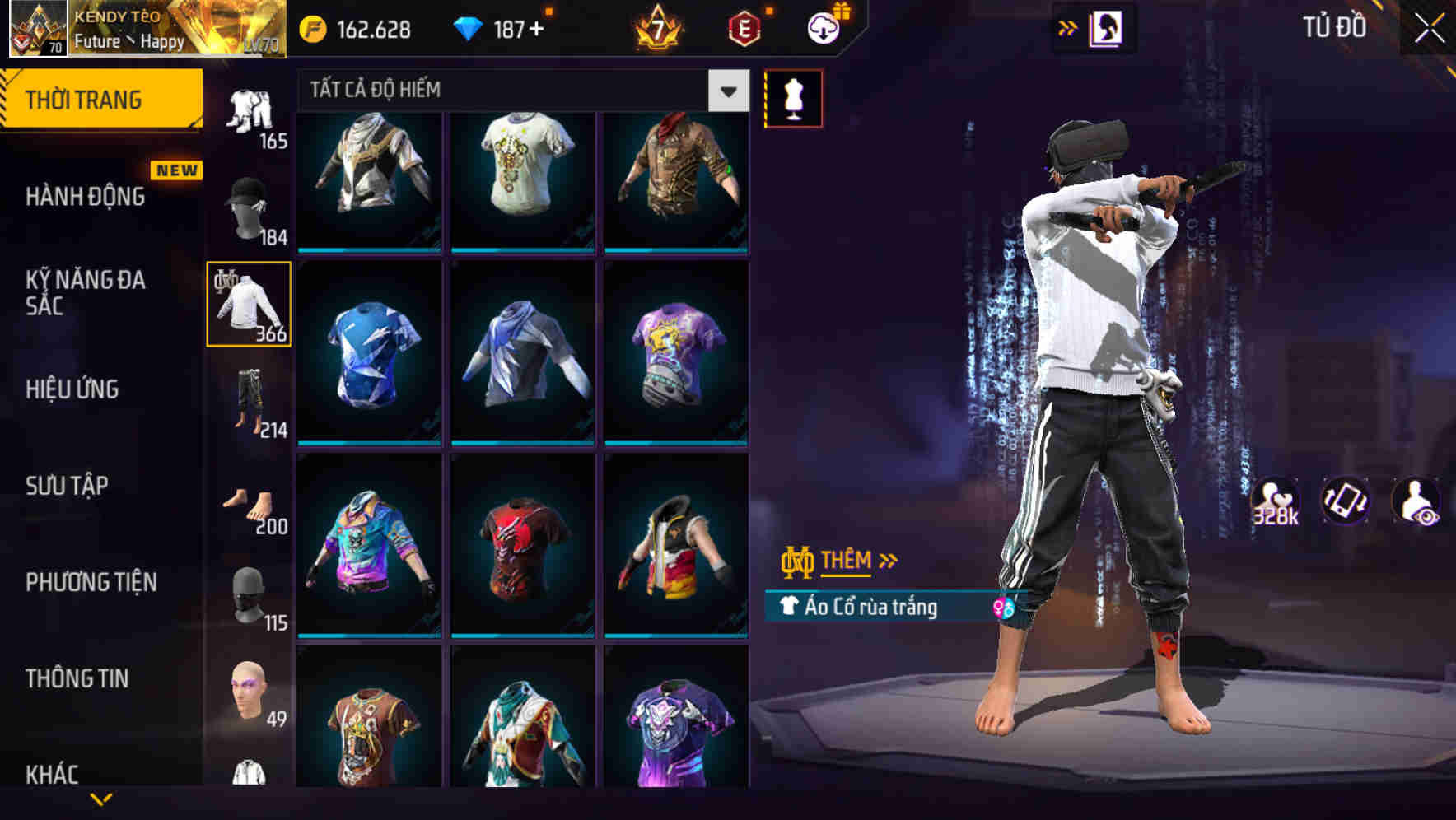Select the hat category icon labeled 184
Screen dimensions: 1456x820
(251, 207)
